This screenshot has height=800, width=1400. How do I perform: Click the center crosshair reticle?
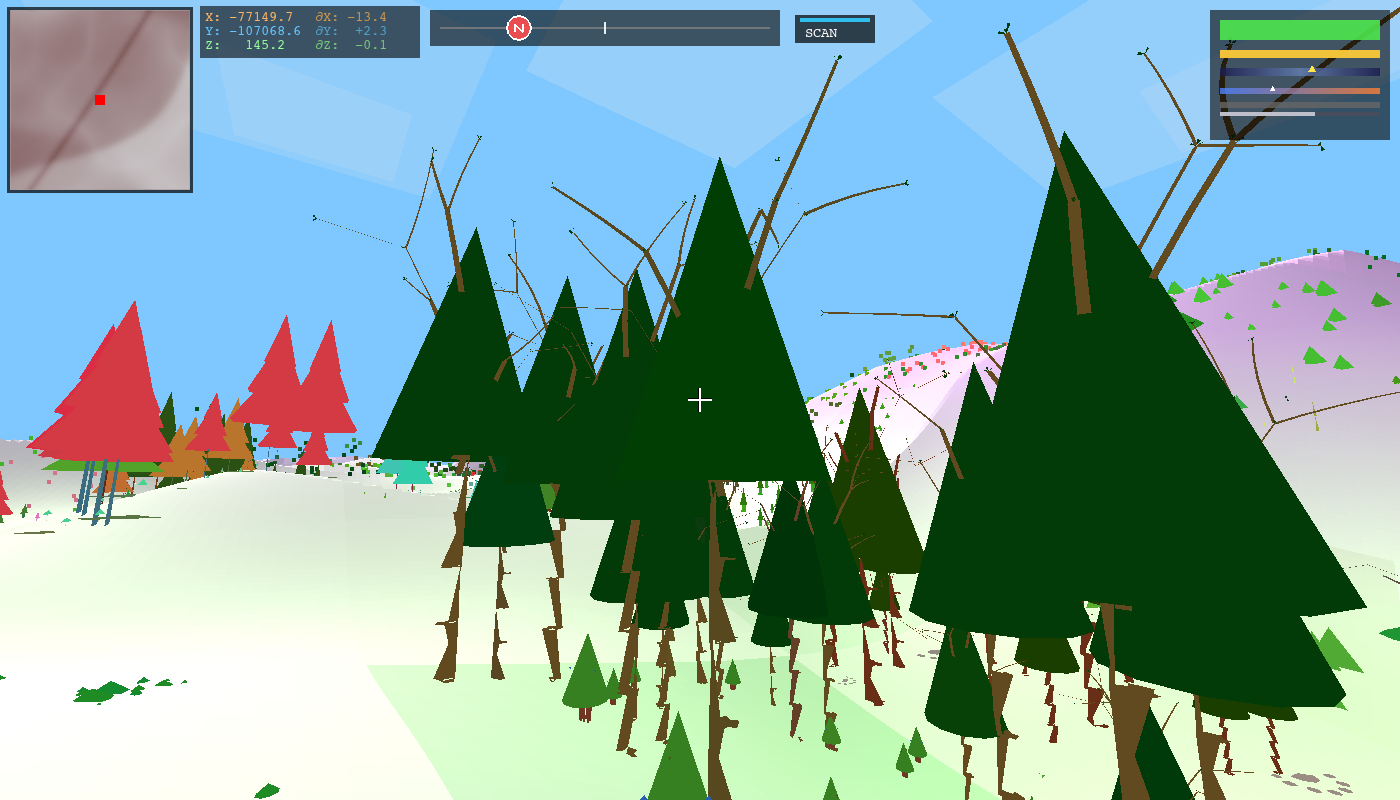pos(700,400)
